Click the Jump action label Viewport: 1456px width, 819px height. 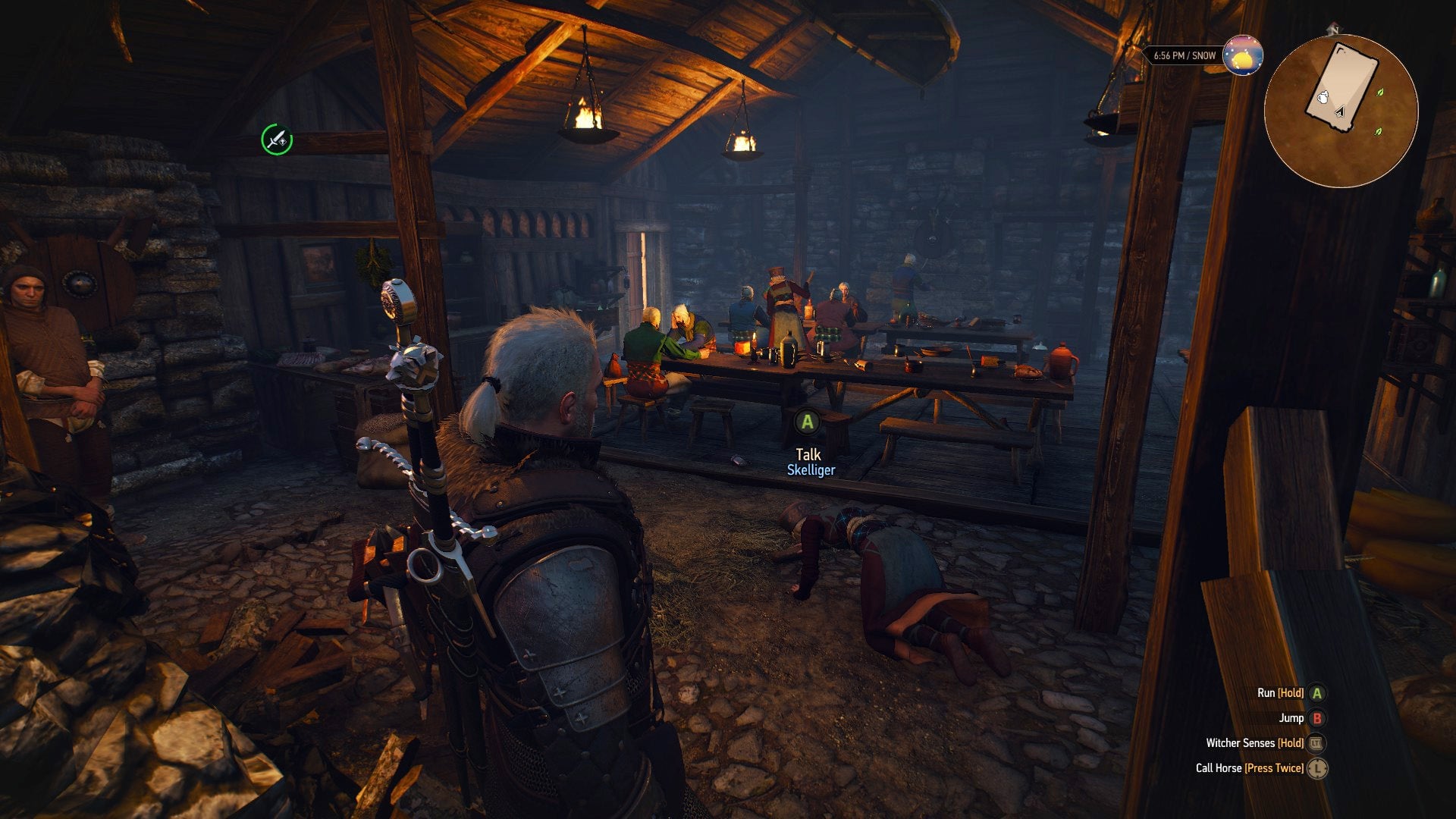click(1291, 719)
